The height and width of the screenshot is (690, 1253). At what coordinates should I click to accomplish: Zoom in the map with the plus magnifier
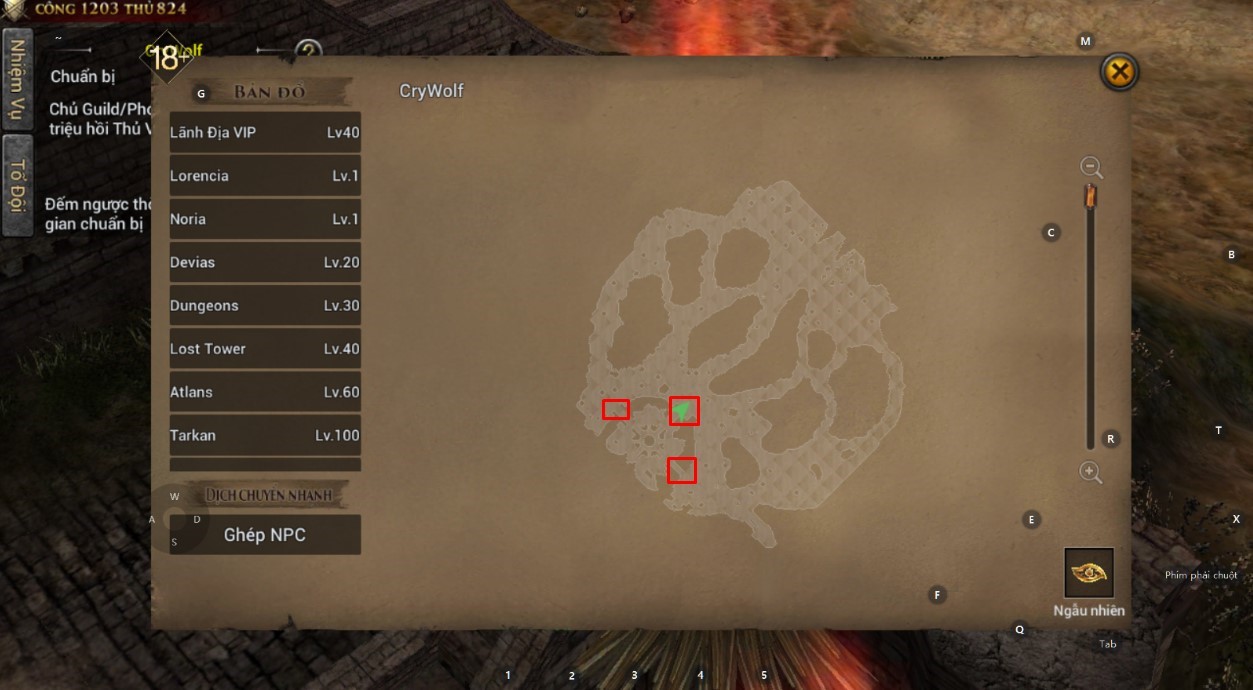click(1091, 472)
